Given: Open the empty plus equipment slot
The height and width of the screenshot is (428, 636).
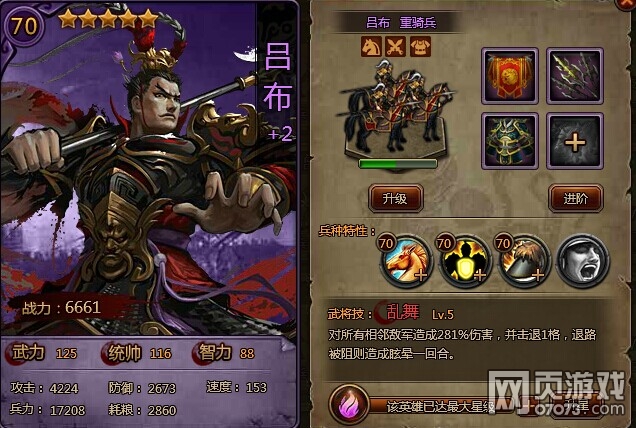Looking at the screenshot, I should (575, 140).
